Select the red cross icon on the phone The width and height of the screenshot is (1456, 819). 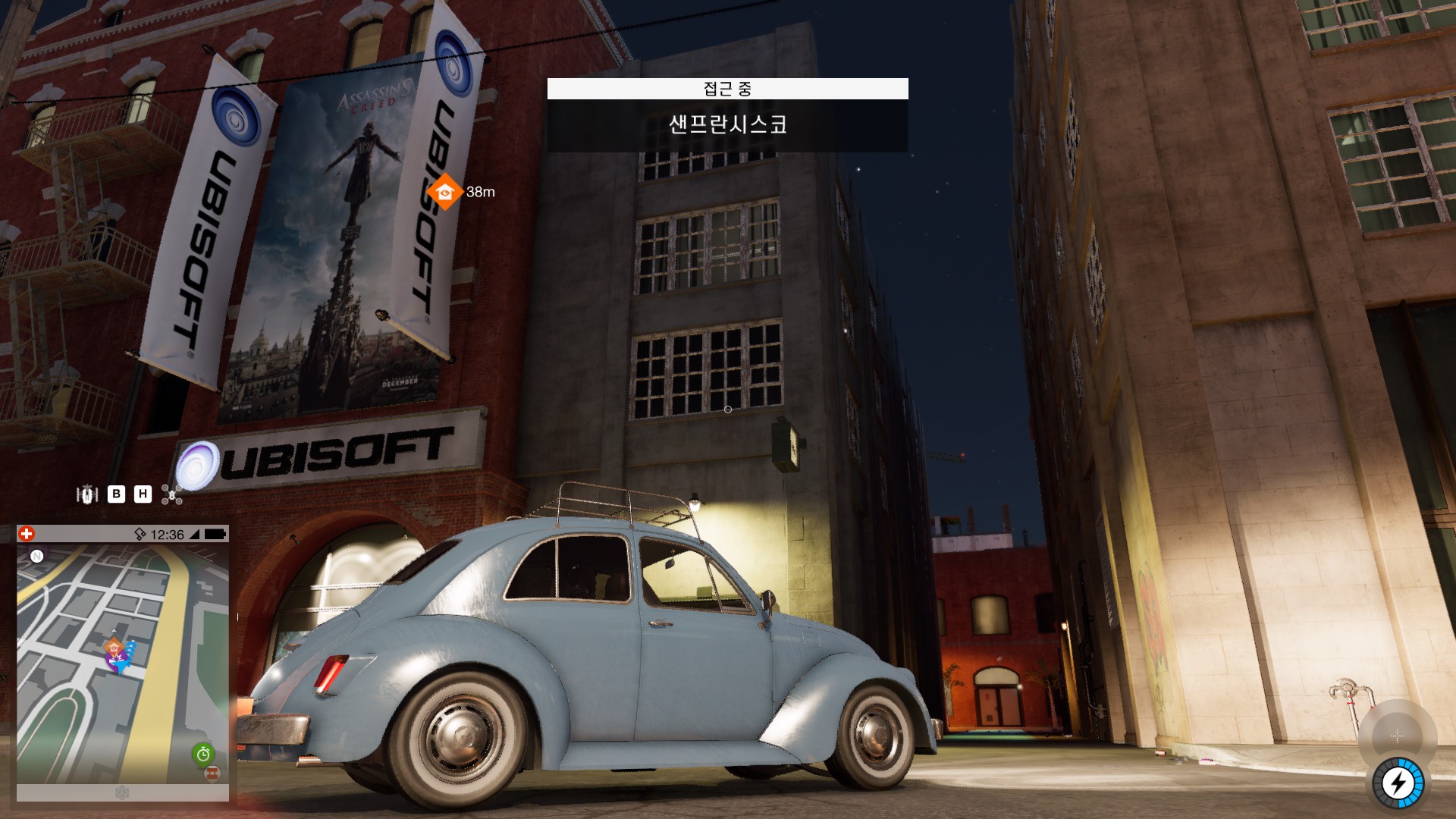pyautogui.click(x=27, y=534)
